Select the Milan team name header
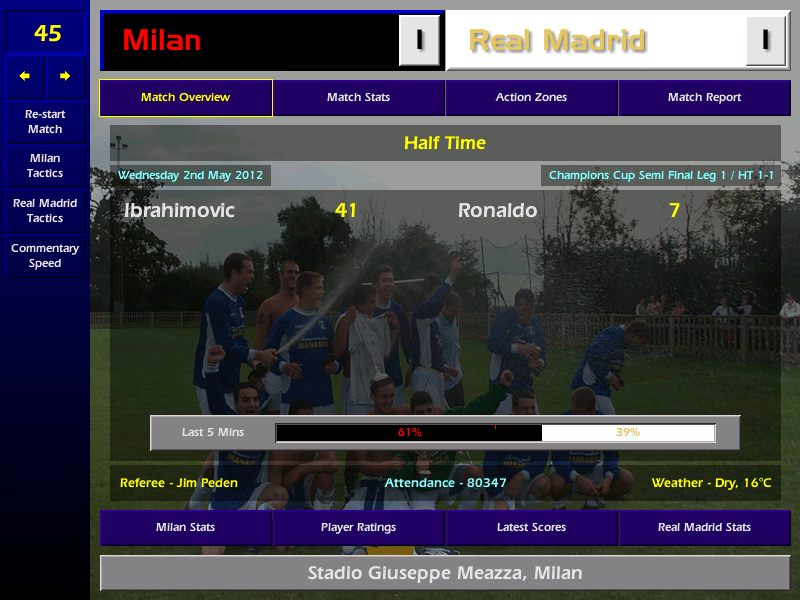The image size is (800, 600). pyautogui.click(x=250, y=41)
